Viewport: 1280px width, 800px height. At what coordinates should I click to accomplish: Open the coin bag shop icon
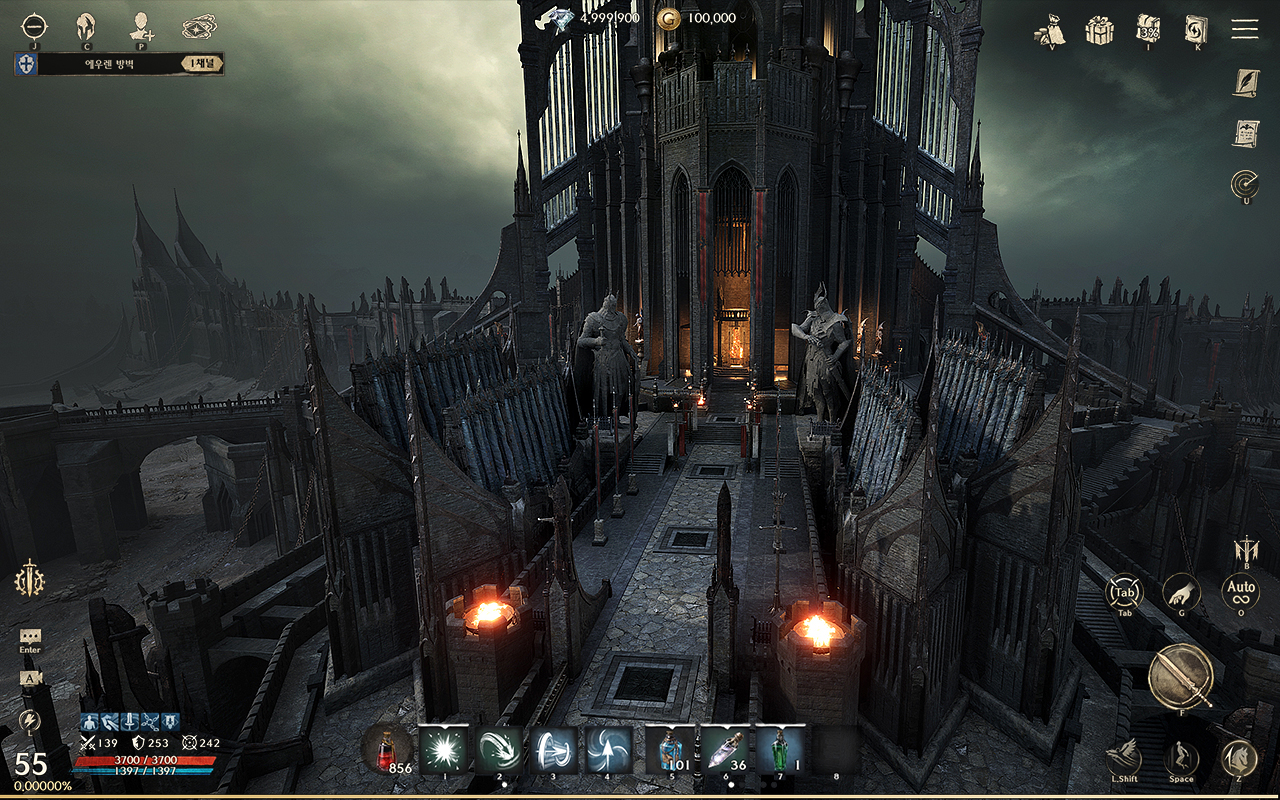click(x=1049, y=29)
